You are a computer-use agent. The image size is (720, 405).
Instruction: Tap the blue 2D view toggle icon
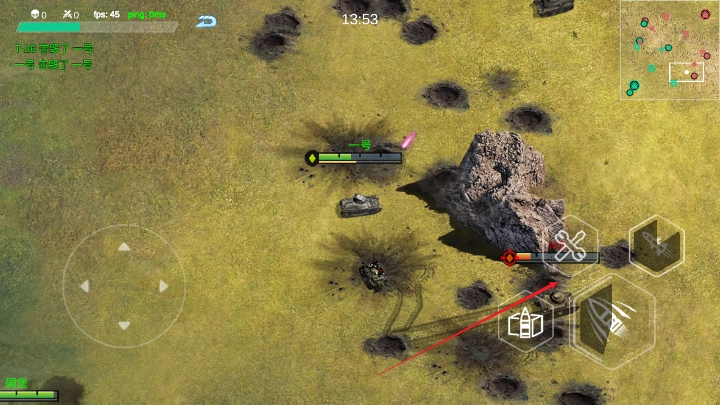point(207,21)
